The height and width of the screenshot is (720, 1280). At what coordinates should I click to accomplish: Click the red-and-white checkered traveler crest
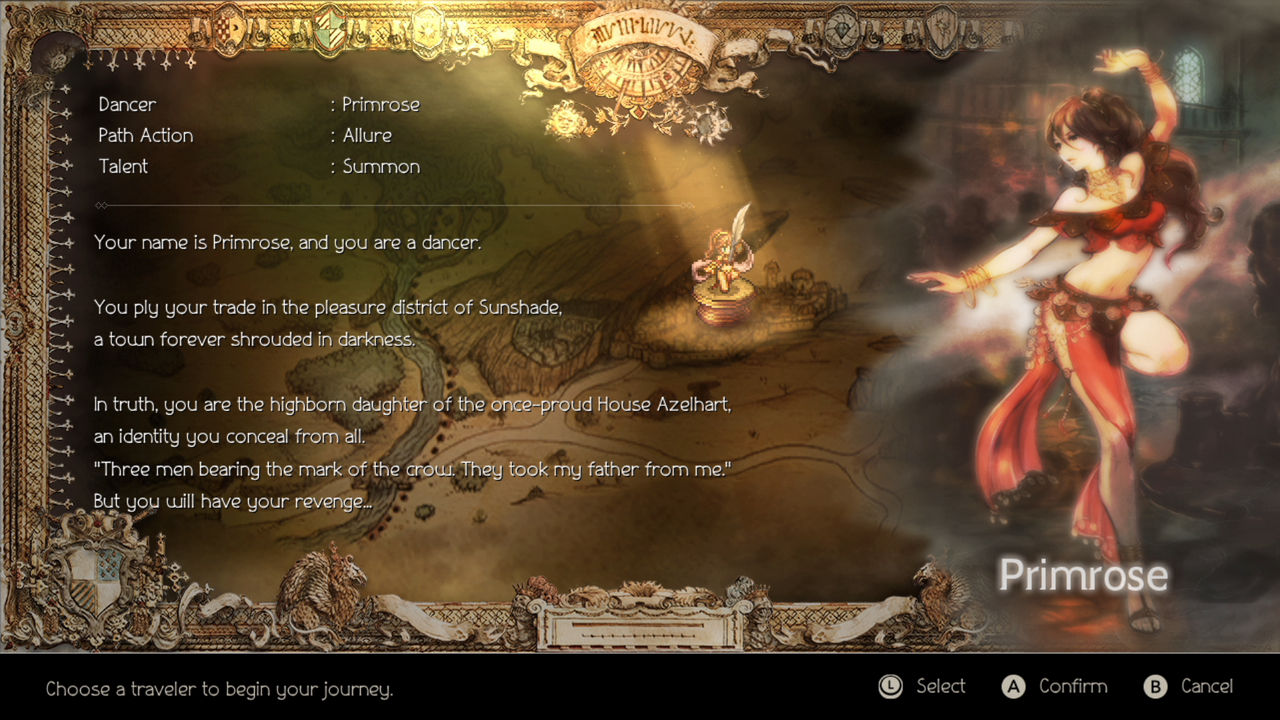click(227, 28)
